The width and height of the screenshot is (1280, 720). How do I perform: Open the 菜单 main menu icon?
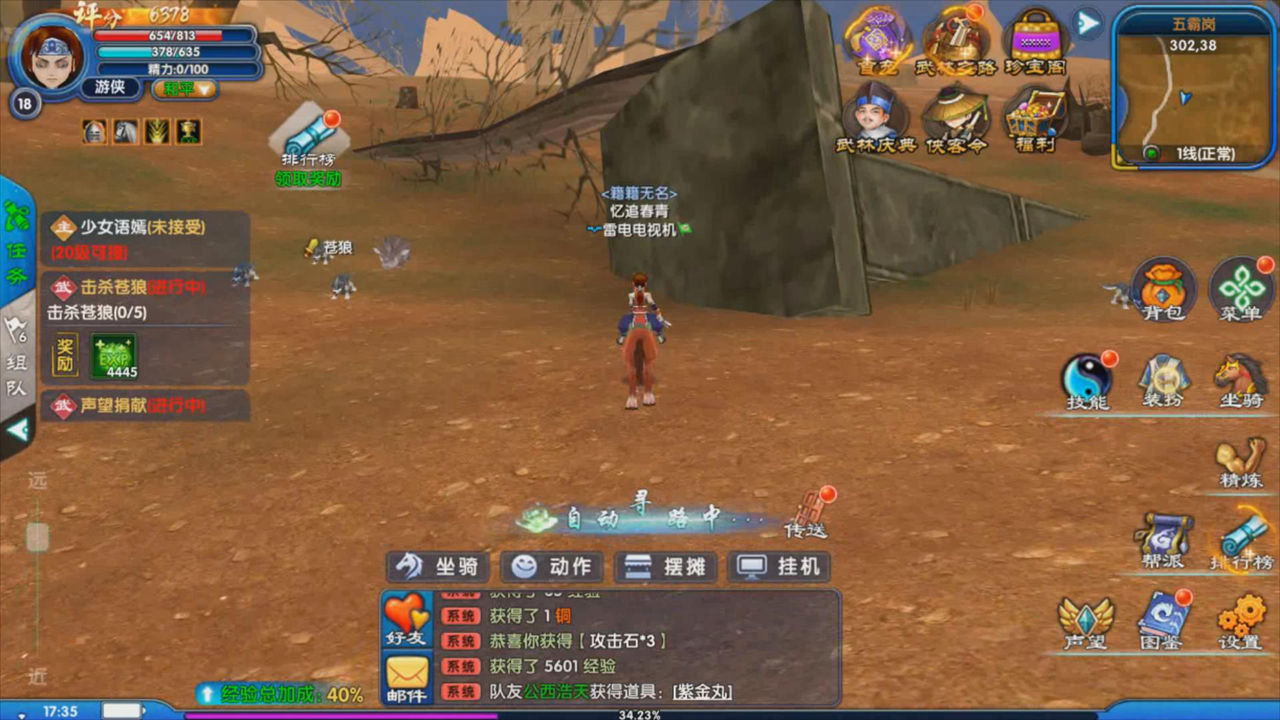pos(1241,287)
